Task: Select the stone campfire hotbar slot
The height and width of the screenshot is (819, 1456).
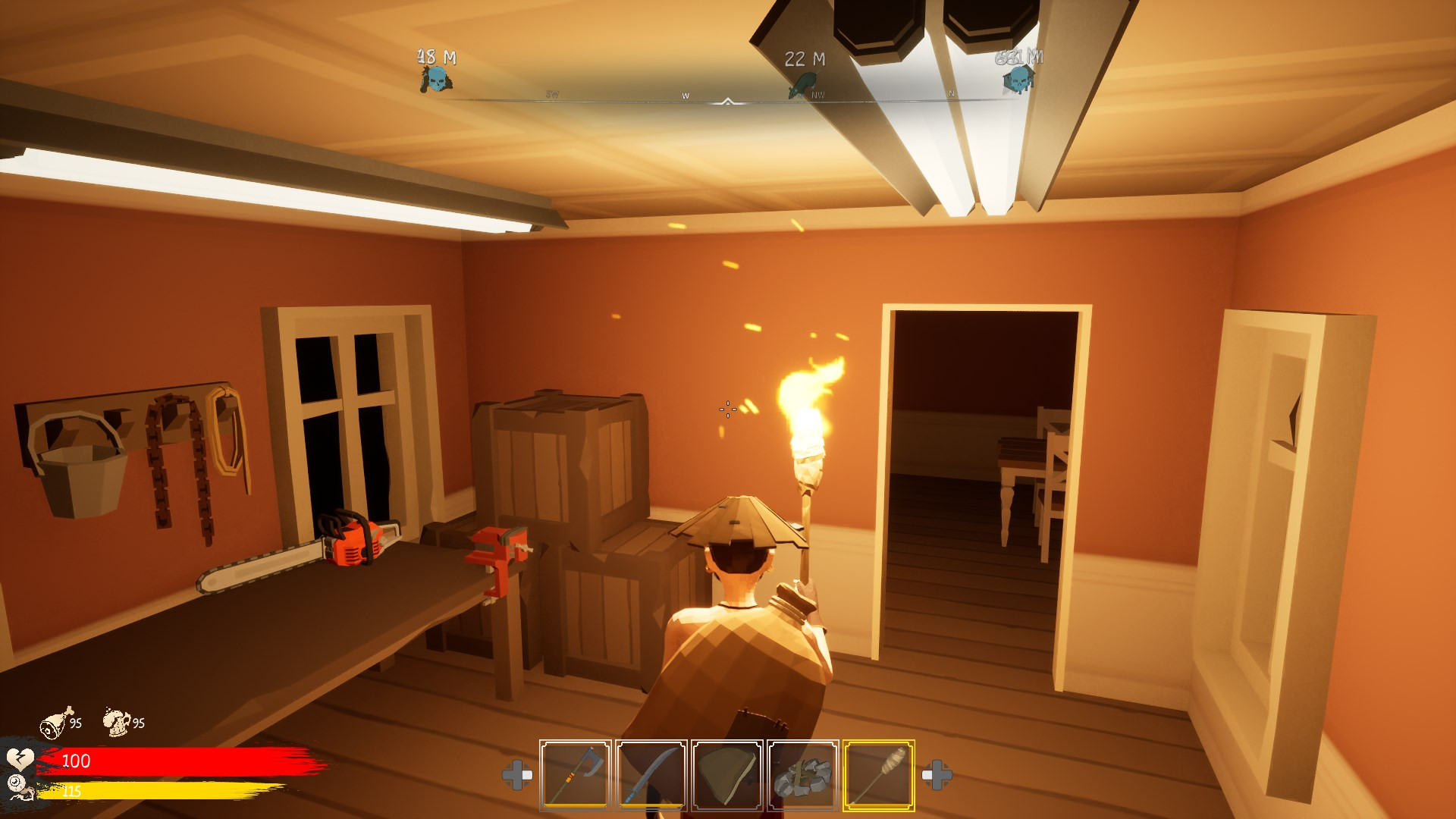Action: pyautogui.click(x=802, y=775)
